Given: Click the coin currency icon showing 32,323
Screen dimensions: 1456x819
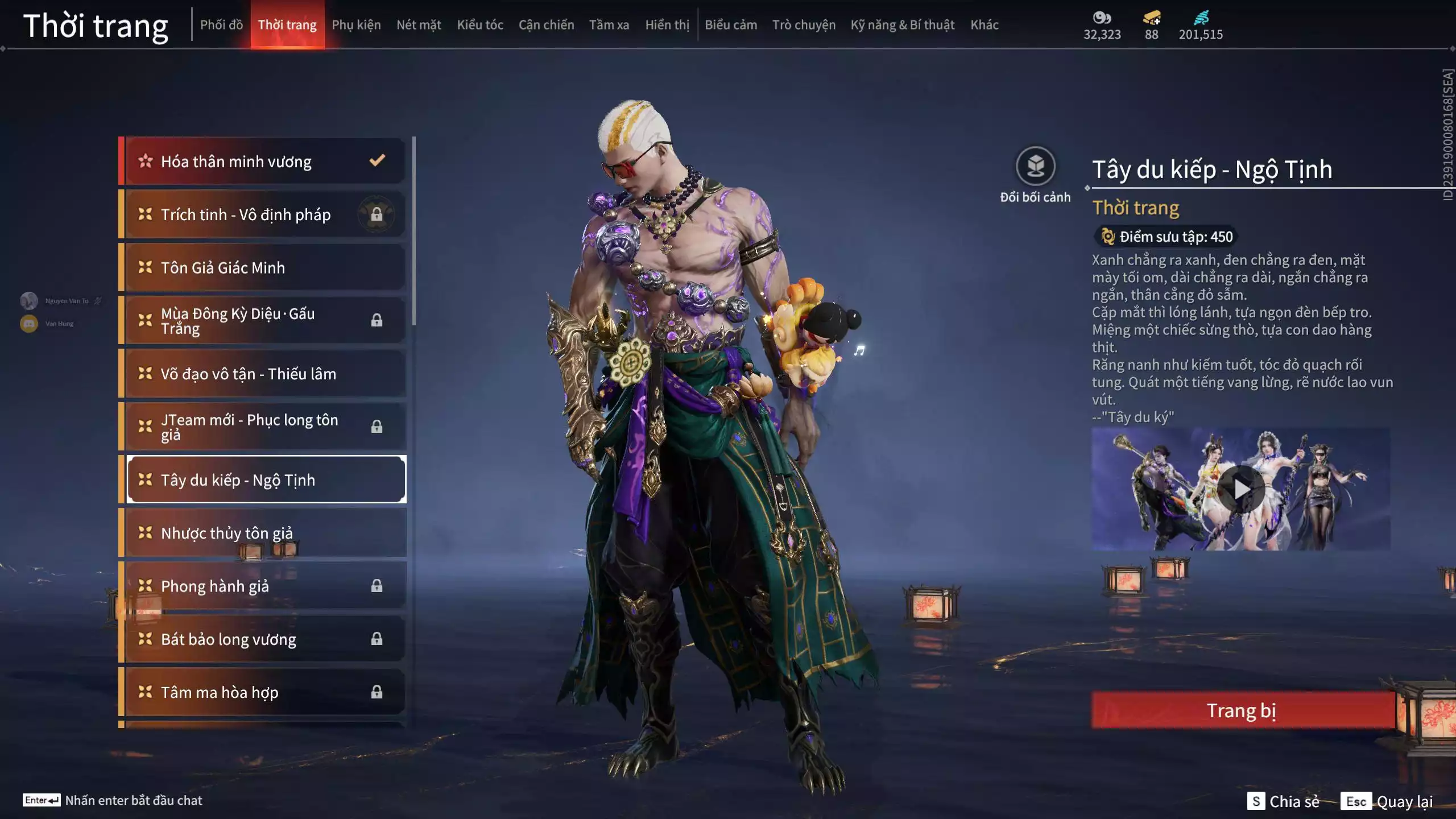Looking at the screenshot, I should 1102,18.
